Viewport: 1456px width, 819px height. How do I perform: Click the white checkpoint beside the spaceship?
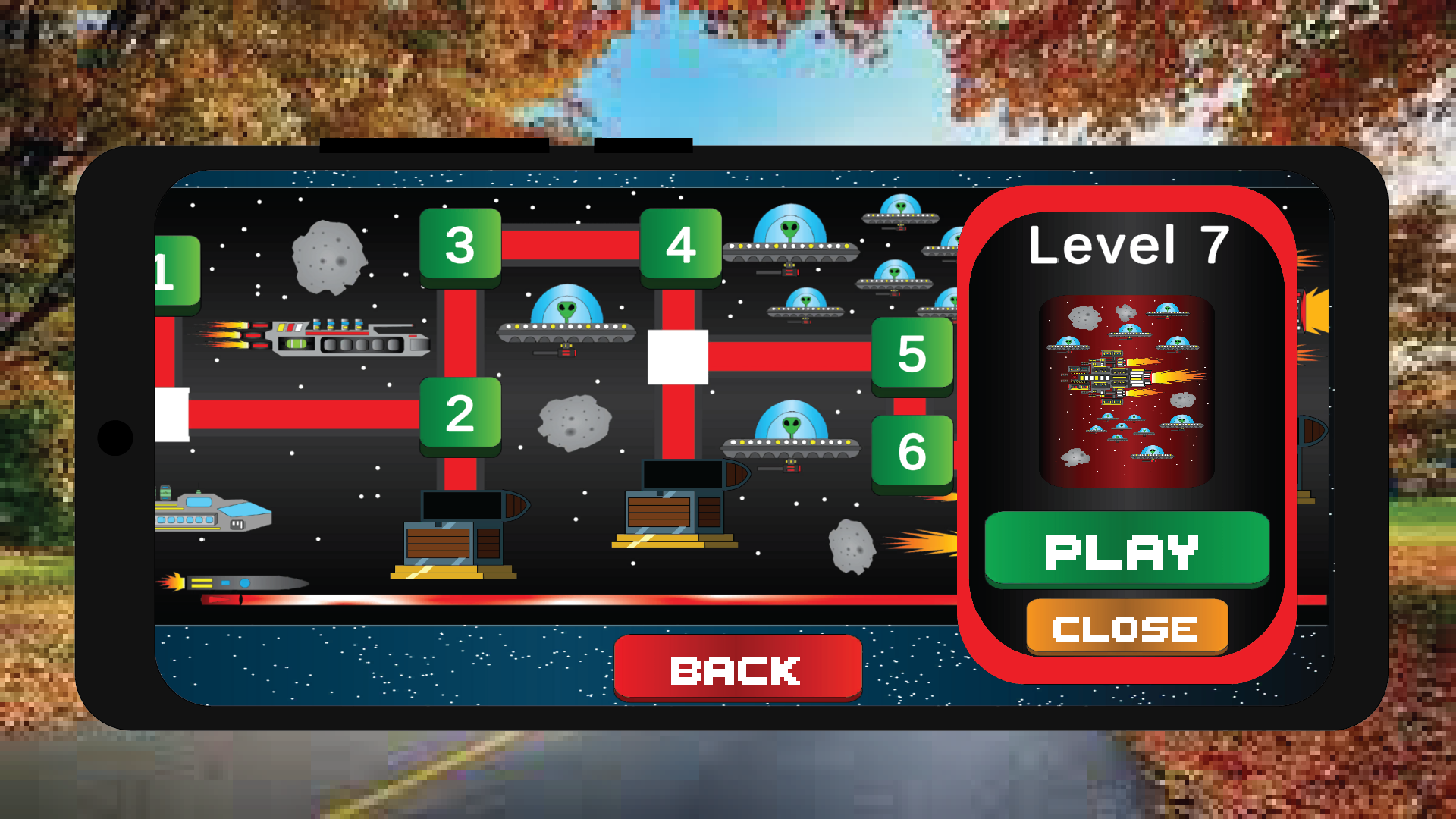[x=171, y=416]
